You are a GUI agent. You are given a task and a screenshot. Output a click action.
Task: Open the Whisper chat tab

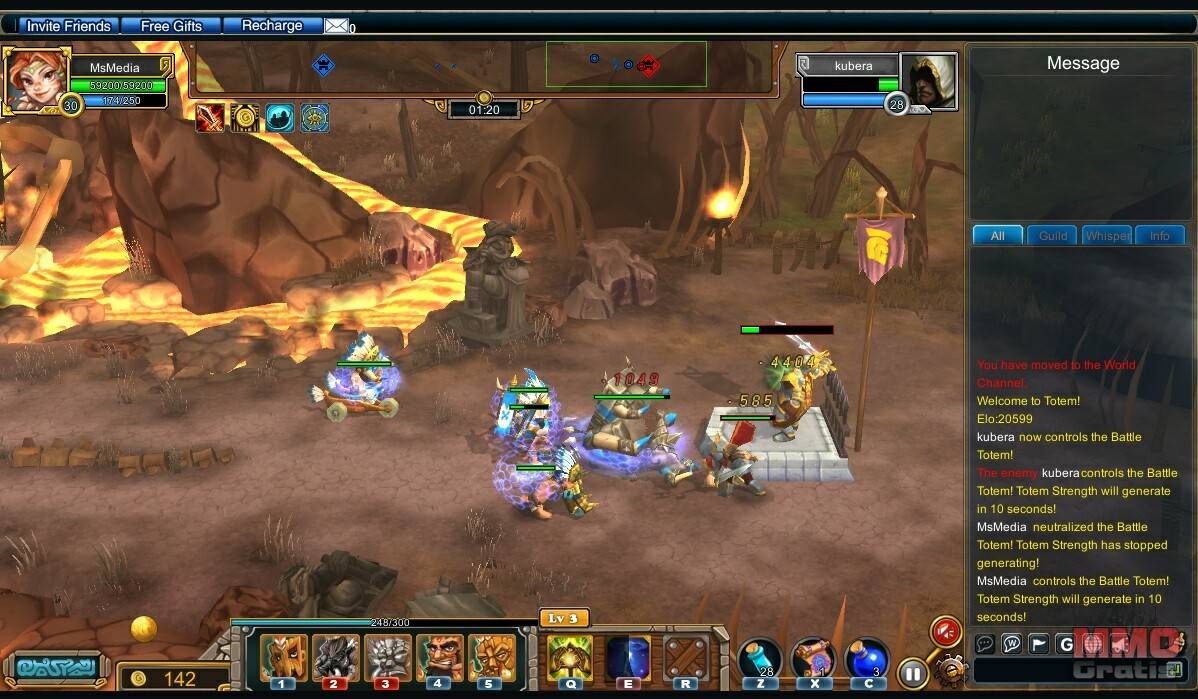pyautogui.click(x=1107, y=236)
